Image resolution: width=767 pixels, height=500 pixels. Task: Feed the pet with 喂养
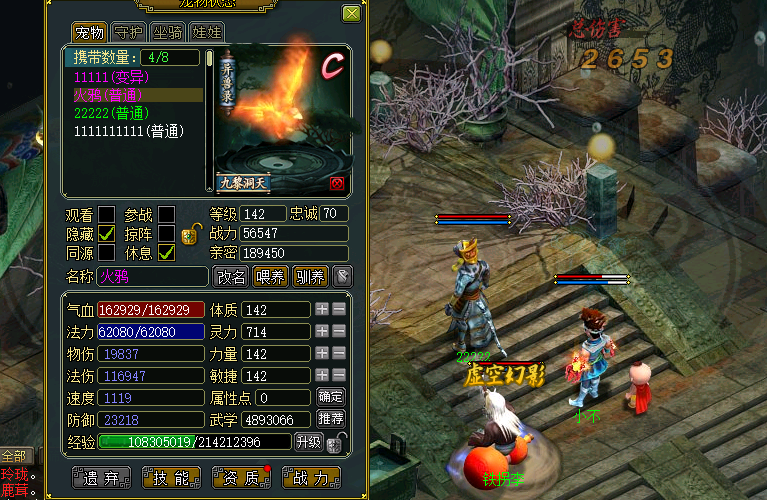(270, 276)
